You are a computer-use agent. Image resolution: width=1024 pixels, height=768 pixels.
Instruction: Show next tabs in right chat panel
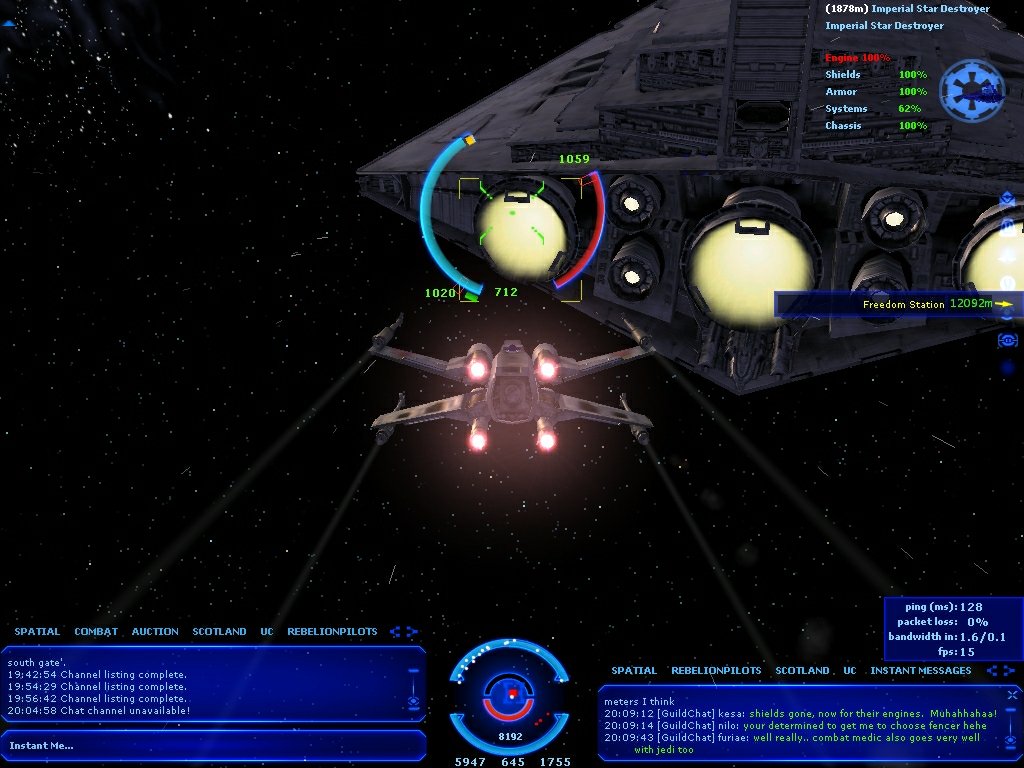(1003, 671)
